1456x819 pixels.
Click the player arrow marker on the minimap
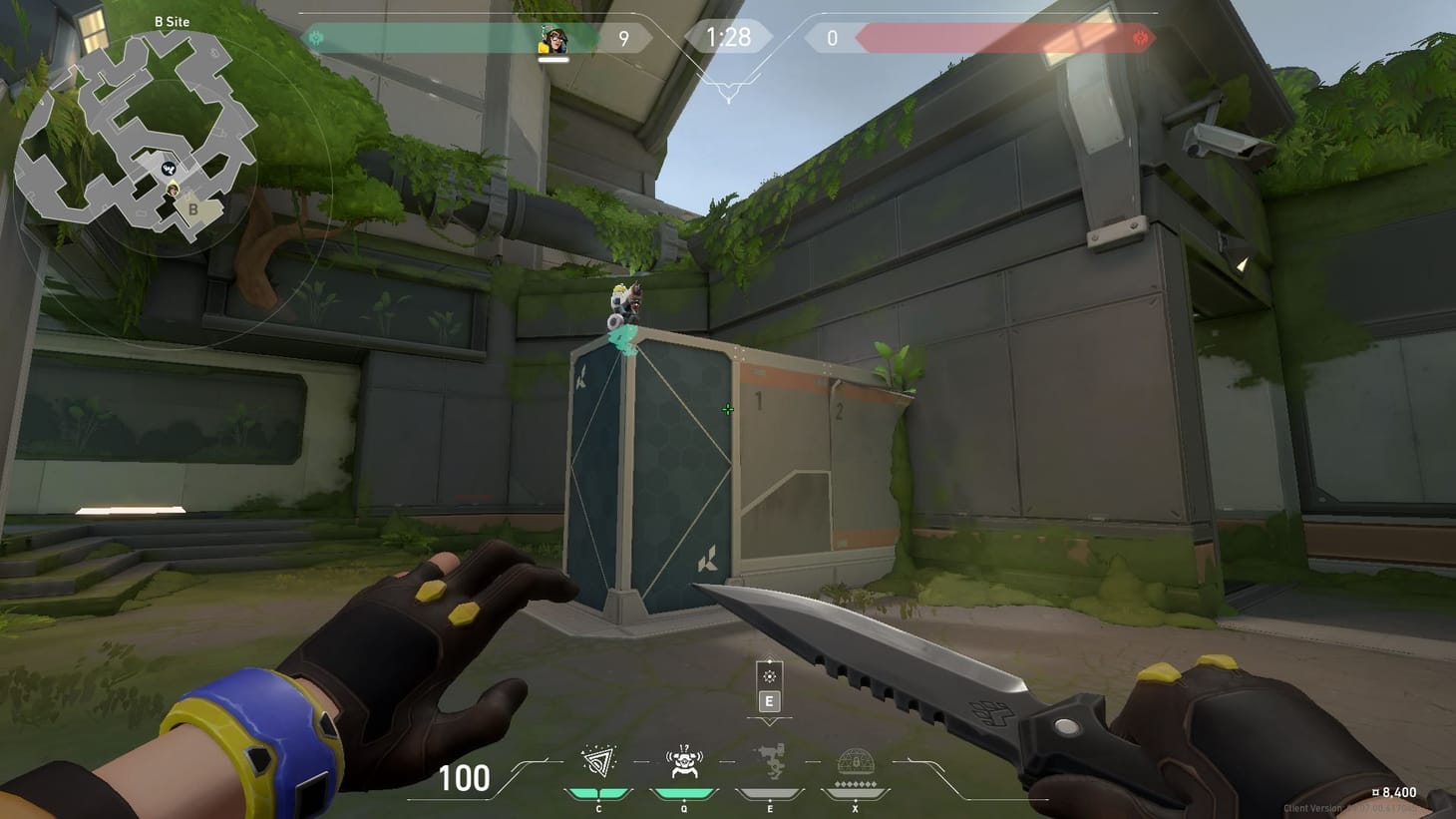[x=173, y=188]
